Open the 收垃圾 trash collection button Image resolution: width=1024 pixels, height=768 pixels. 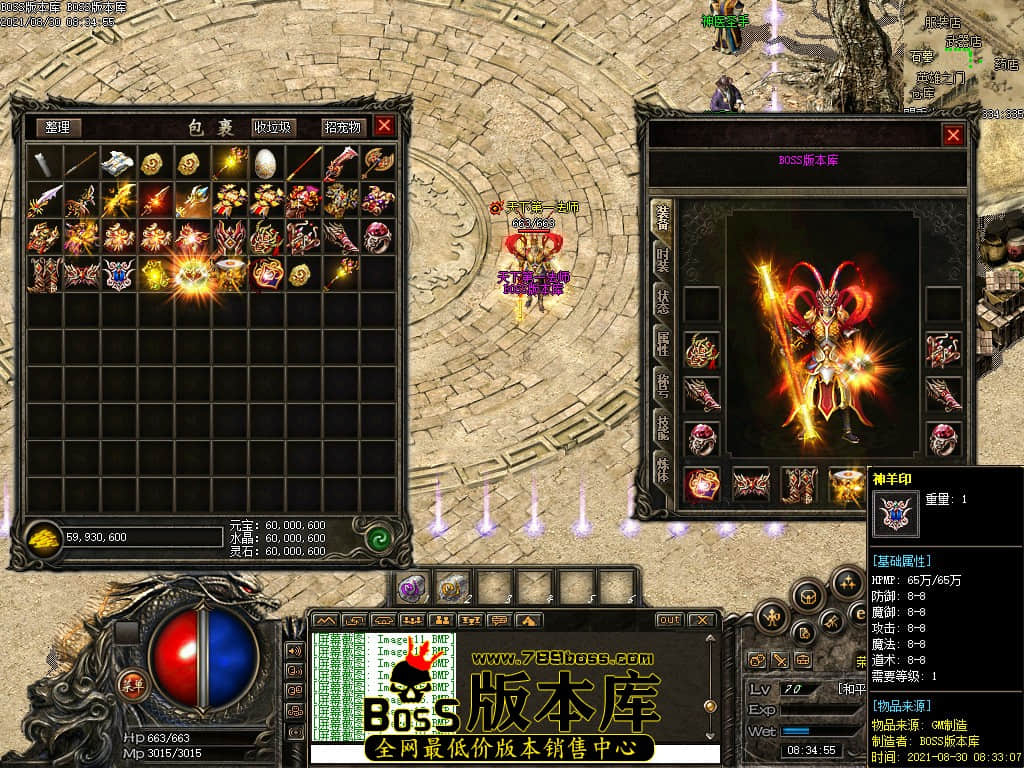tap(273, 127)
